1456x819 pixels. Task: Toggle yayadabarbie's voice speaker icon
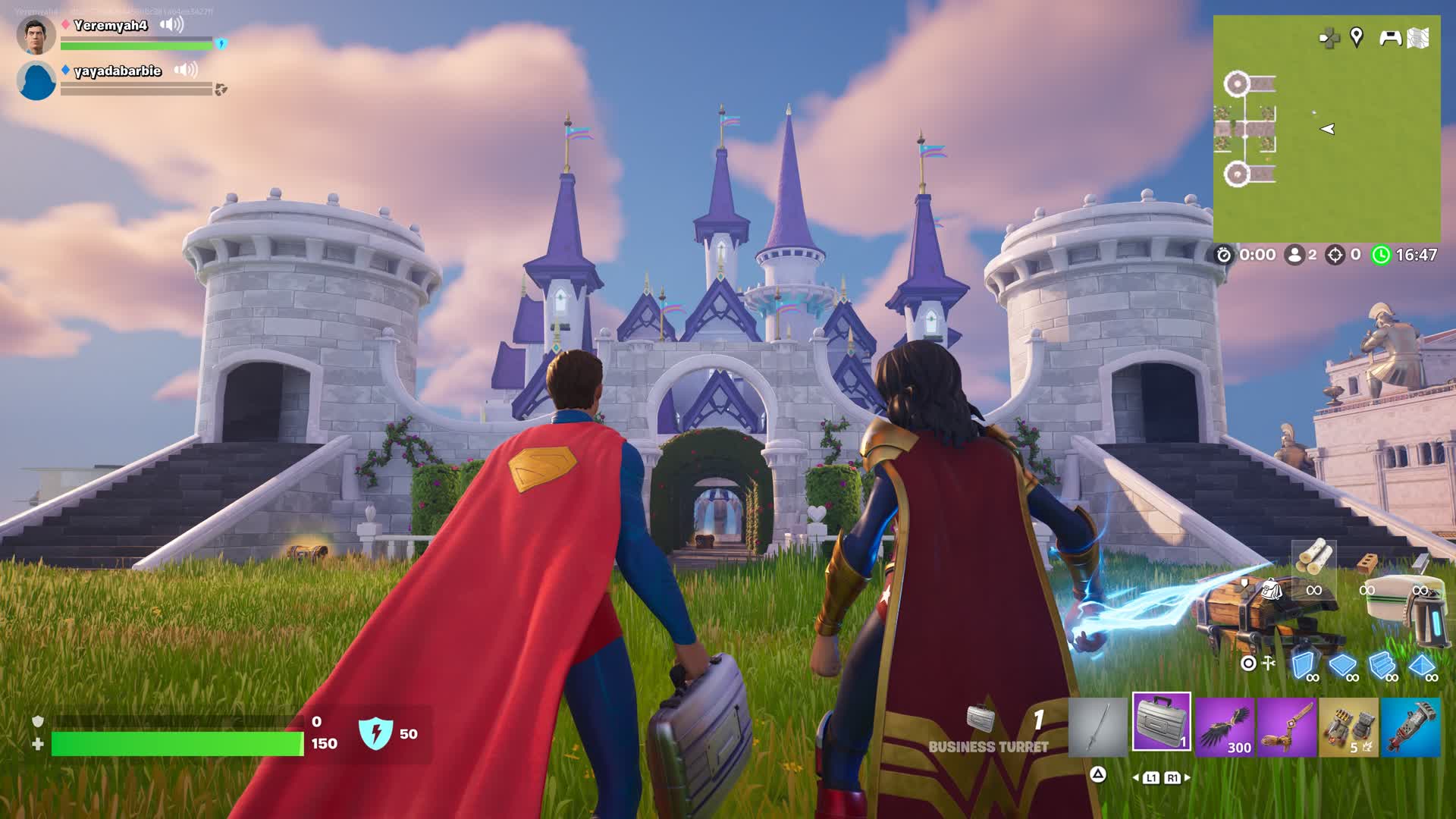point(186,70)
